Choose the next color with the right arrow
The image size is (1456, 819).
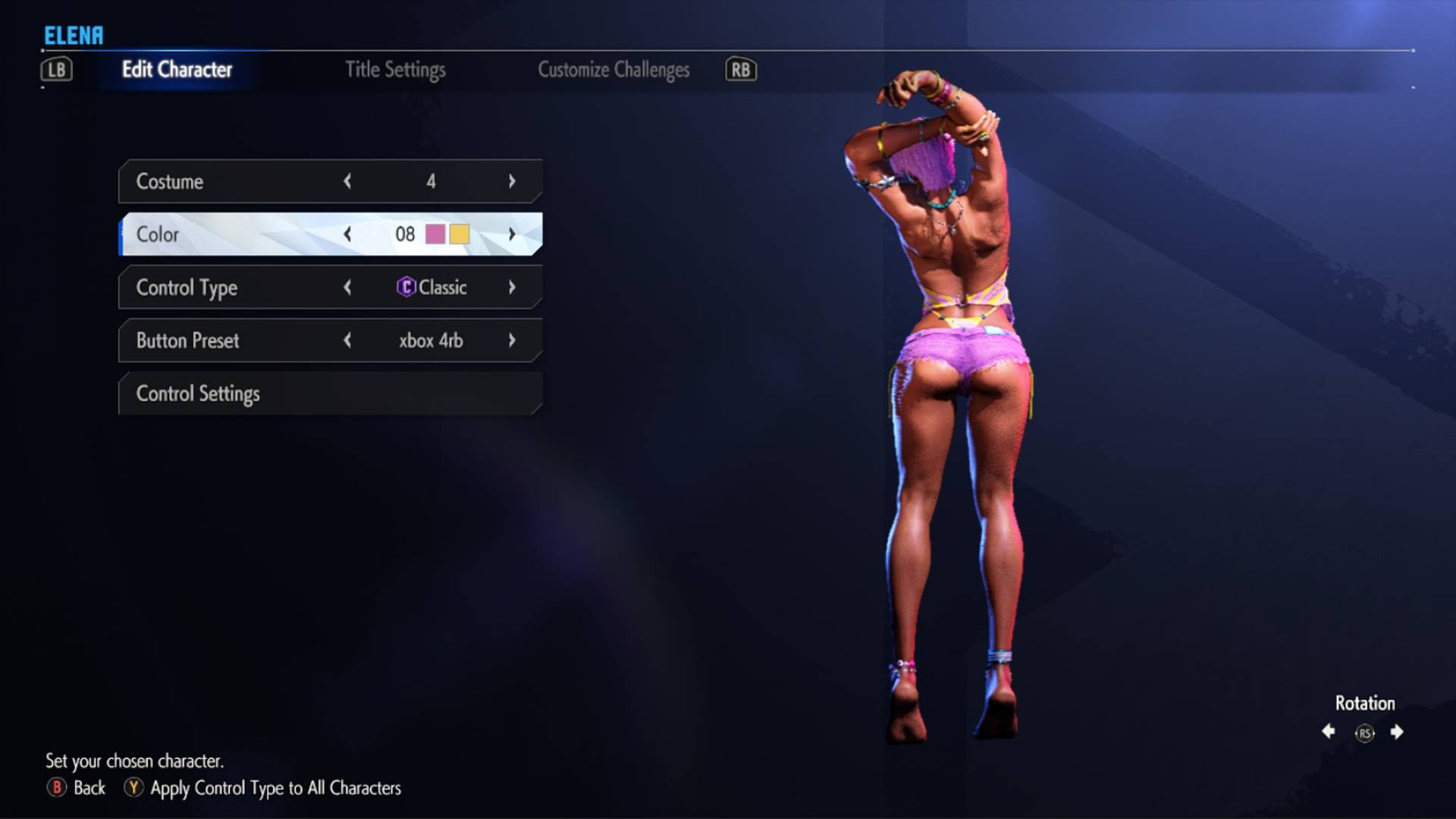coord(512,234)
